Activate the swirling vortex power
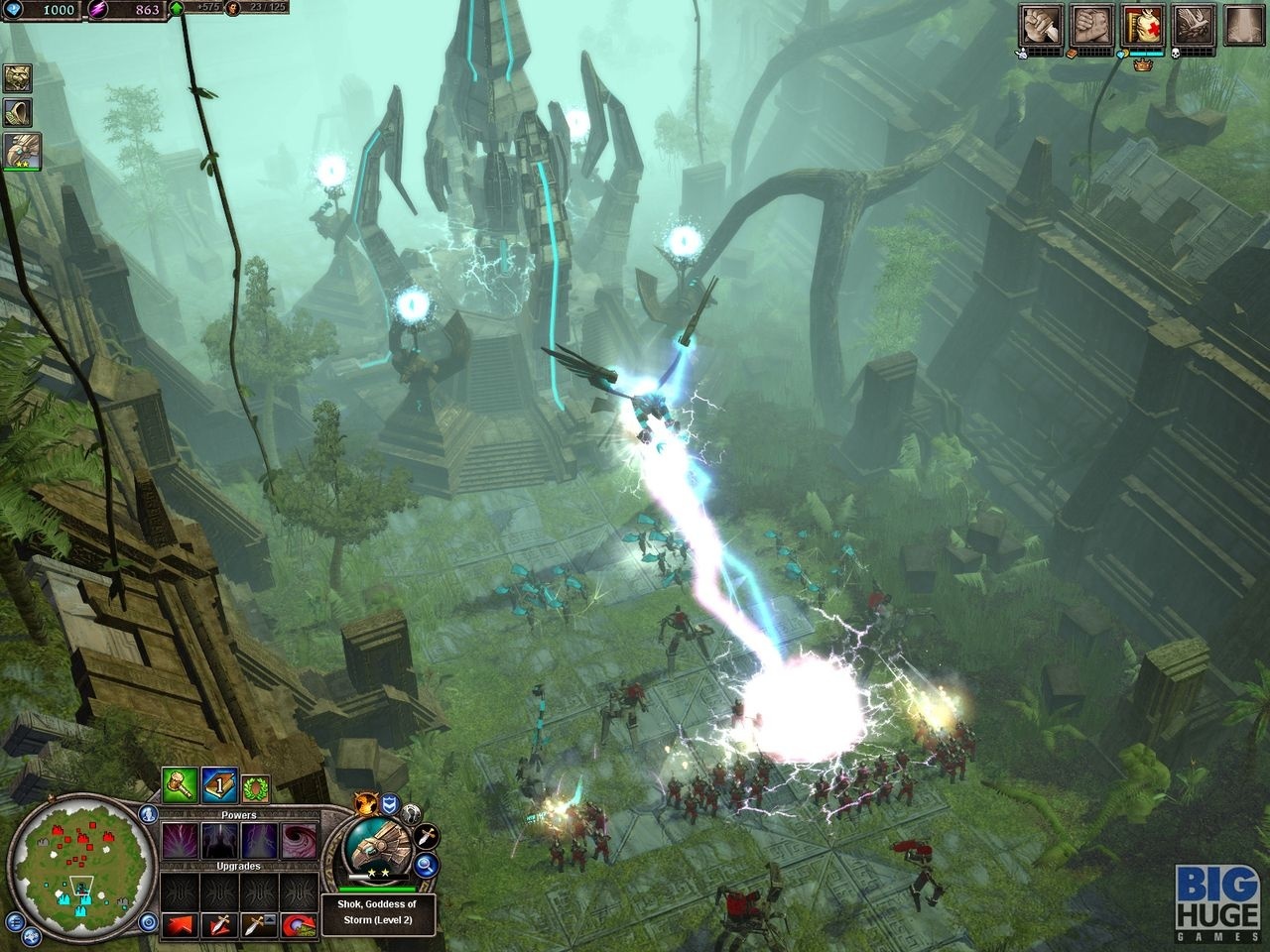 coord(298,840)
